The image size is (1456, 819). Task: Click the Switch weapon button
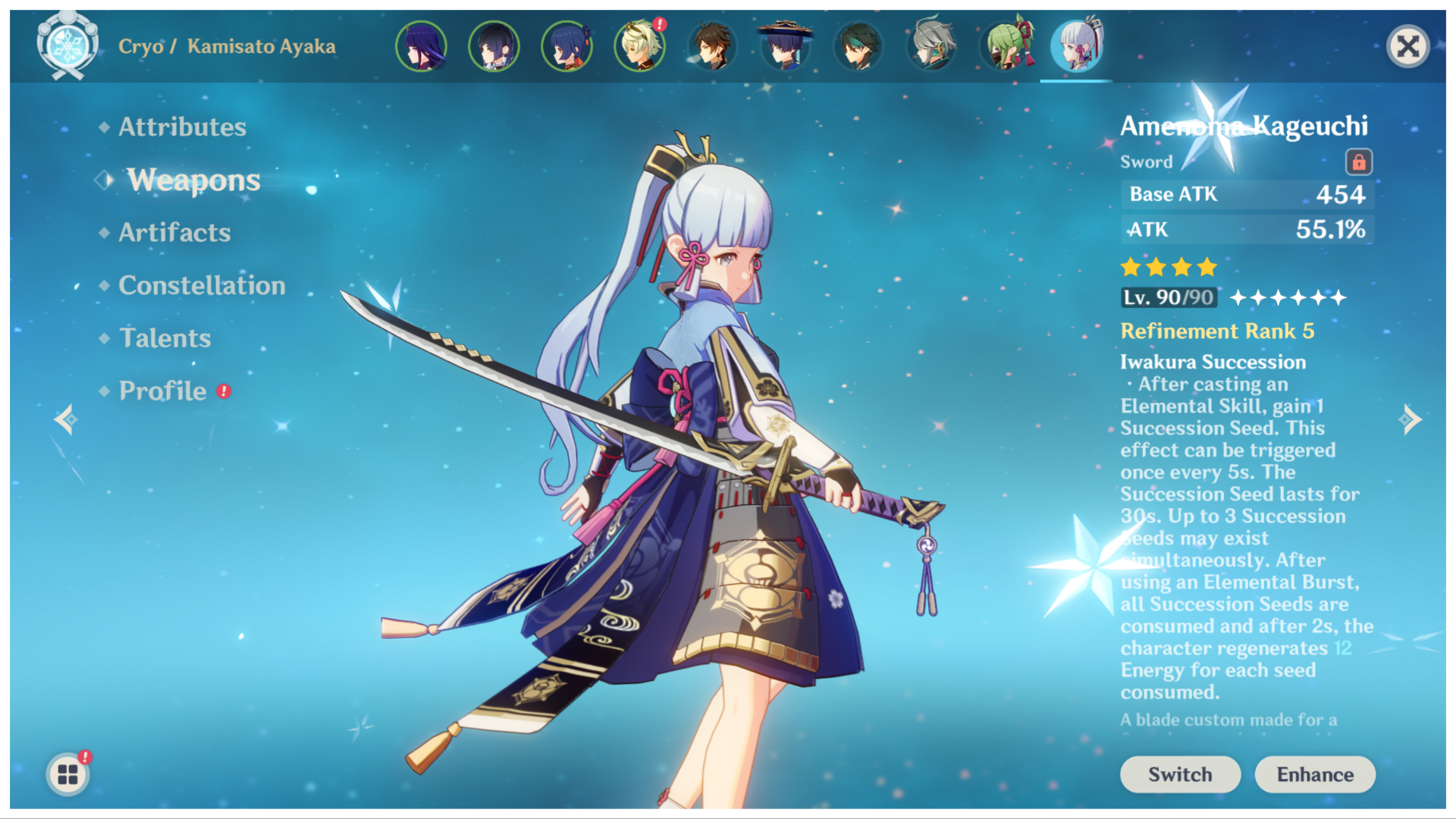coord(1179,774)
